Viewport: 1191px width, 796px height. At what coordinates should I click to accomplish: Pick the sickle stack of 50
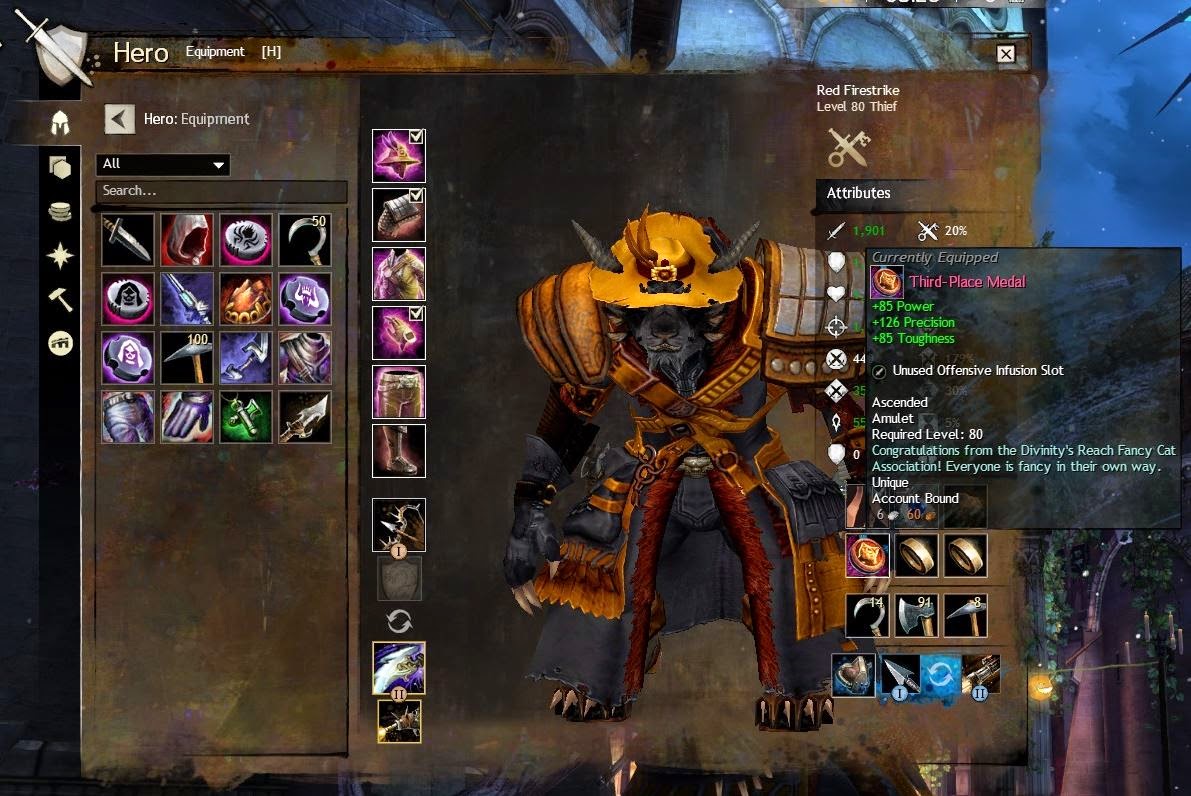click(x=304, y=240)
